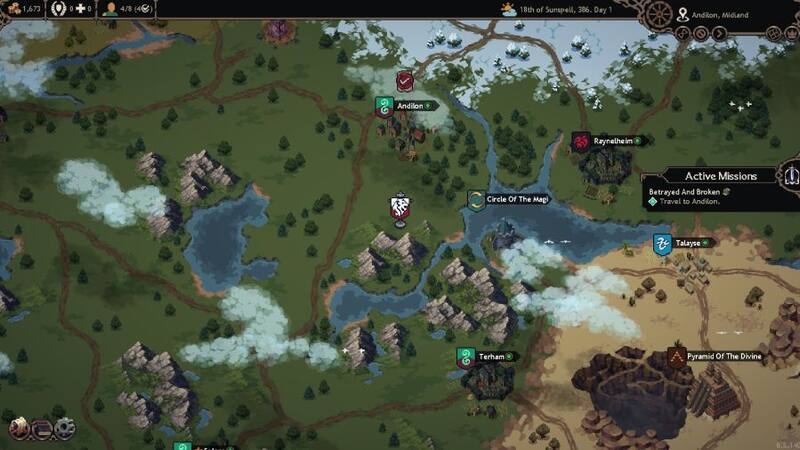The height and width of the screenshot is (450, 800).
Task: Select the Terham town label
Action: pos(490,356)
